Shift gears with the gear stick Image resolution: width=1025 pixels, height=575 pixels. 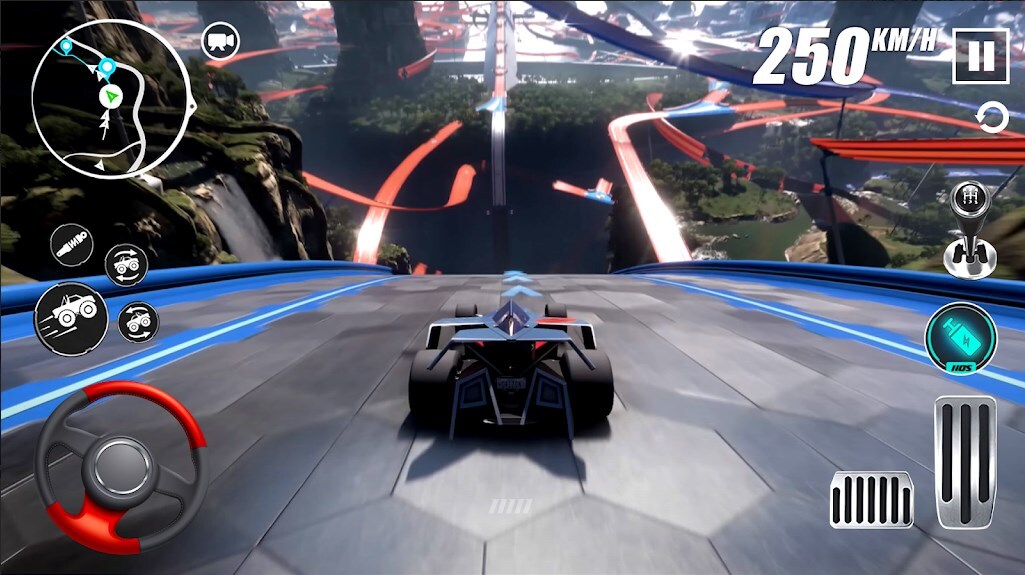pyautogui.click(x=967, y=228)
